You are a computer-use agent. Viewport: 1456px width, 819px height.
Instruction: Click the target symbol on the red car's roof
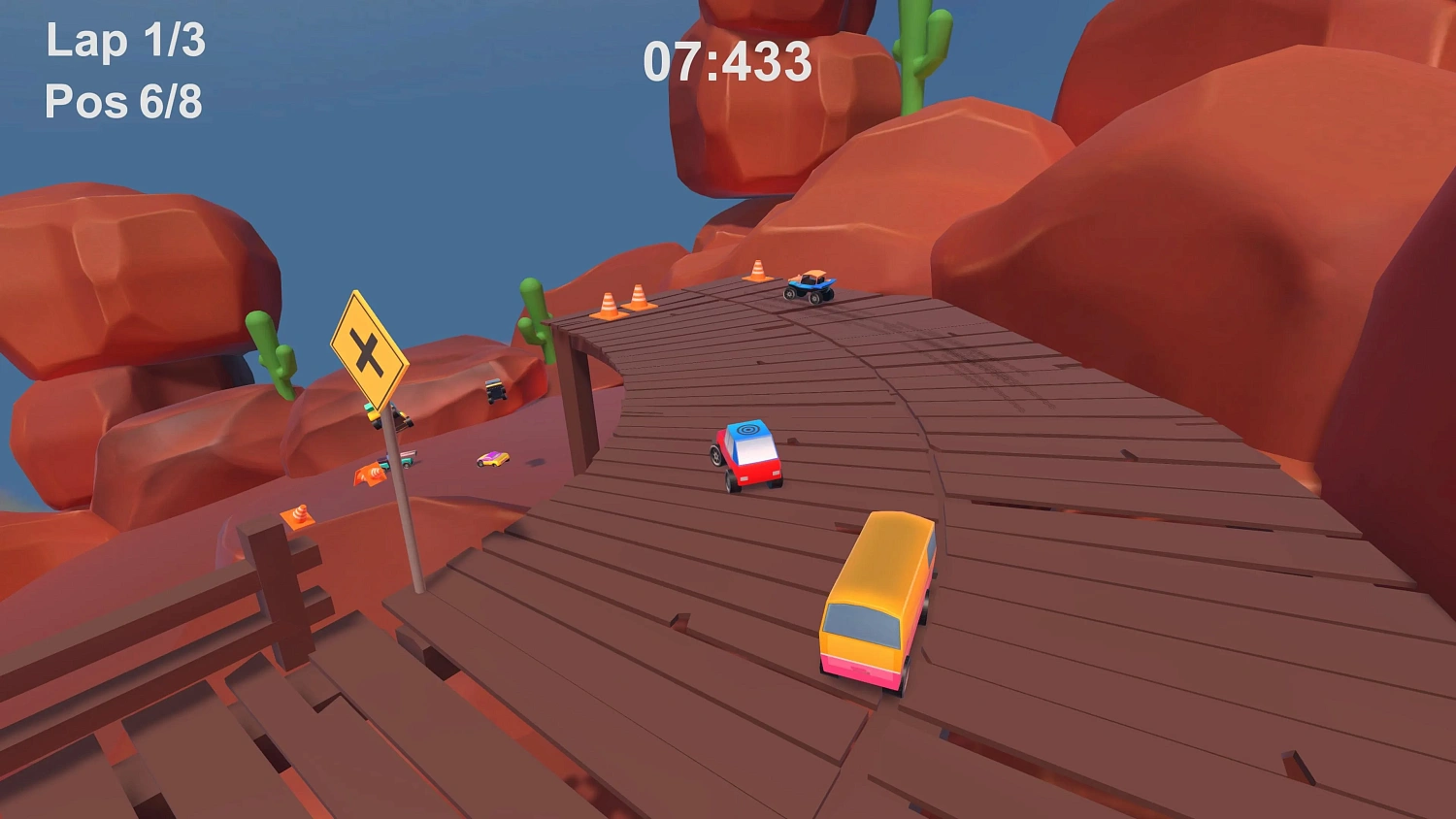747,430
